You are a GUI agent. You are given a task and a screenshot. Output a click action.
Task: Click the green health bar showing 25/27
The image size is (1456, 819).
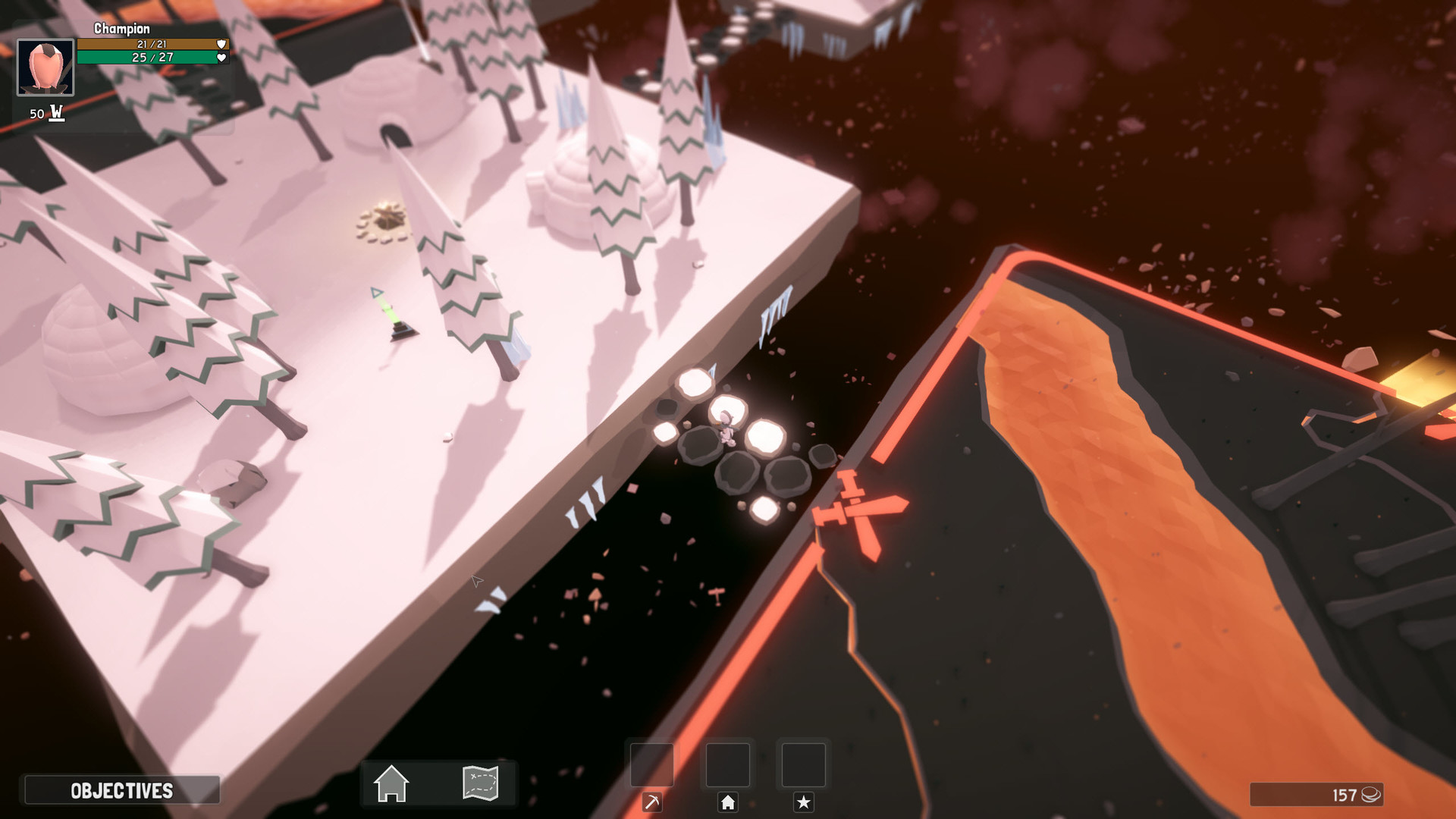tap(146, 58)
